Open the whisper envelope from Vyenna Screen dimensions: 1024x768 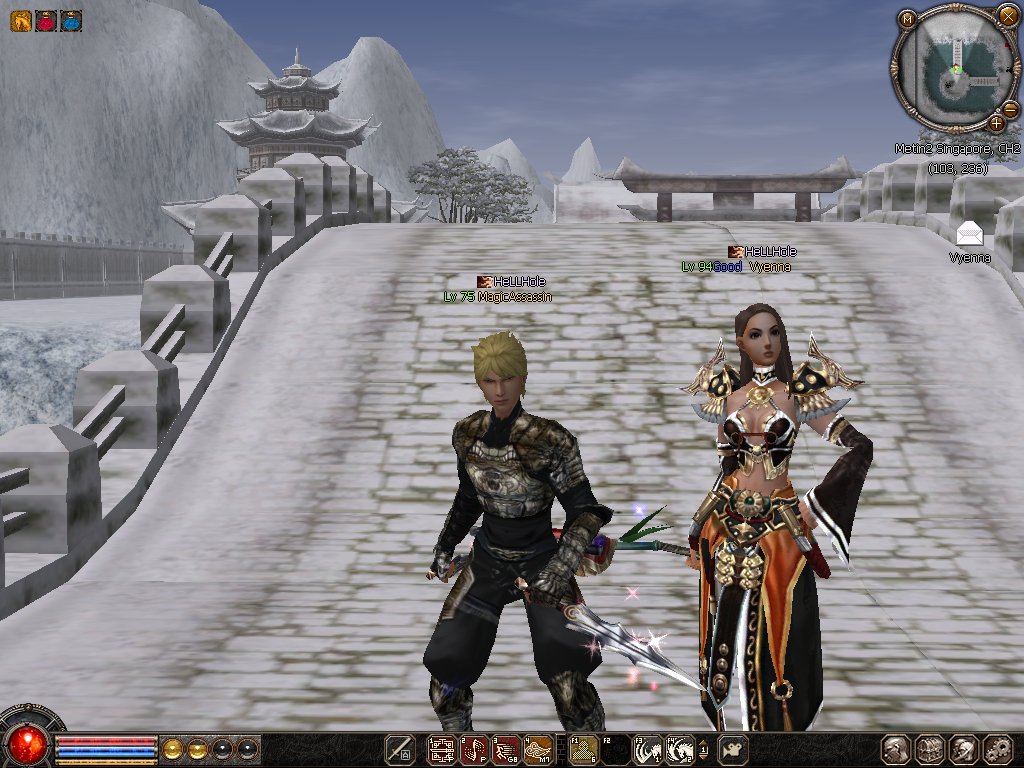click(969, 234)
